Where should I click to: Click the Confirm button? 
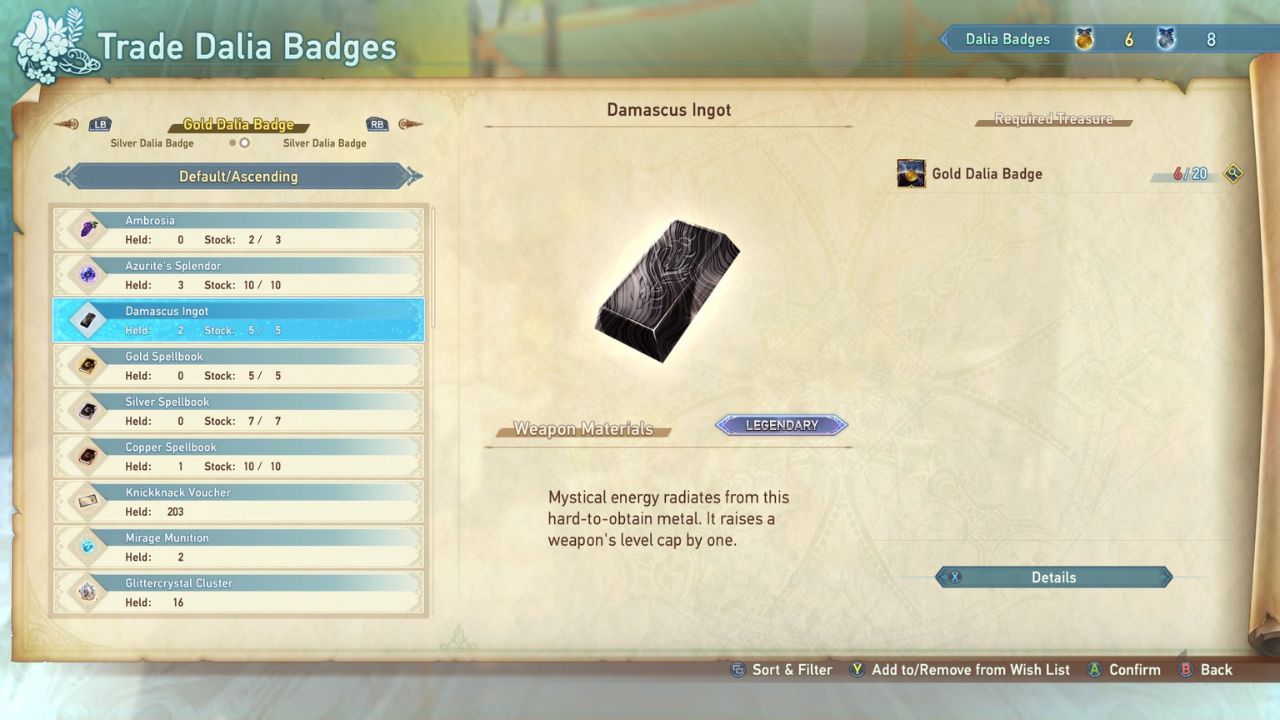(x=1123, y=670)
